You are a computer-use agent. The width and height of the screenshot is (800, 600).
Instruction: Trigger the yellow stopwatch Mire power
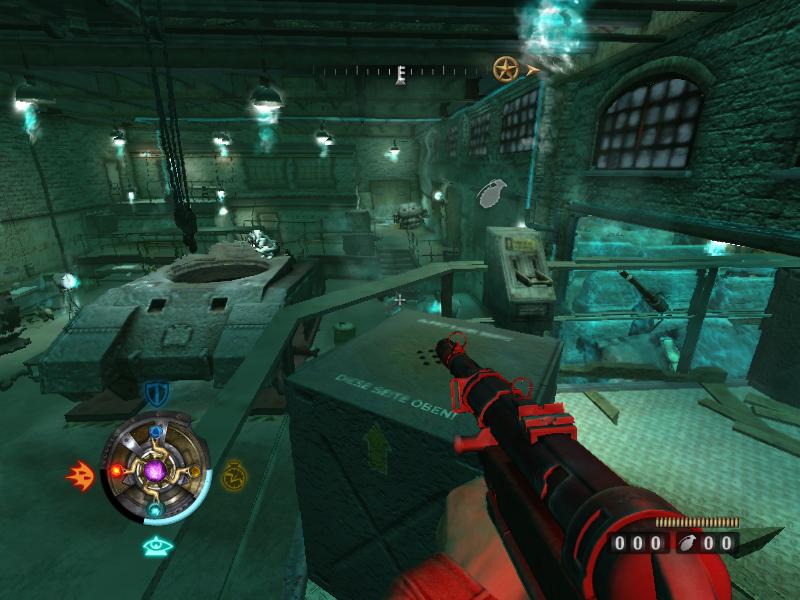(233, 473)
